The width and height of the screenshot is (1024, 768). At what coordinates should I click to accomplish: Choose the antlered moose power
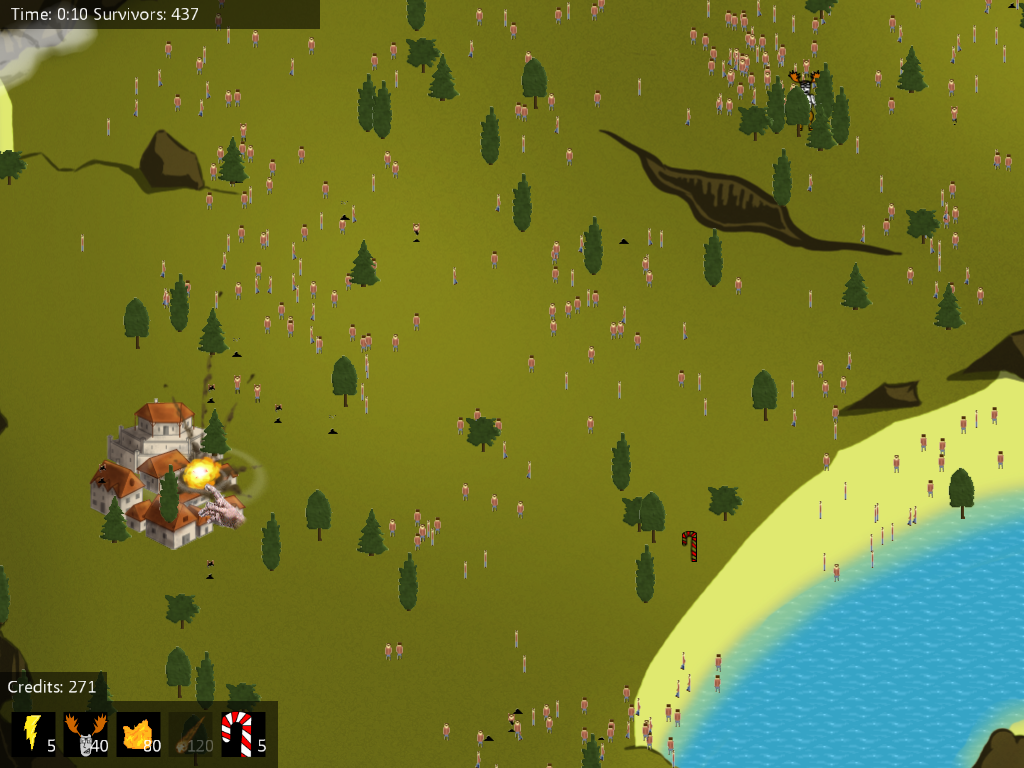pyautogui.click(x=85, y=733)
